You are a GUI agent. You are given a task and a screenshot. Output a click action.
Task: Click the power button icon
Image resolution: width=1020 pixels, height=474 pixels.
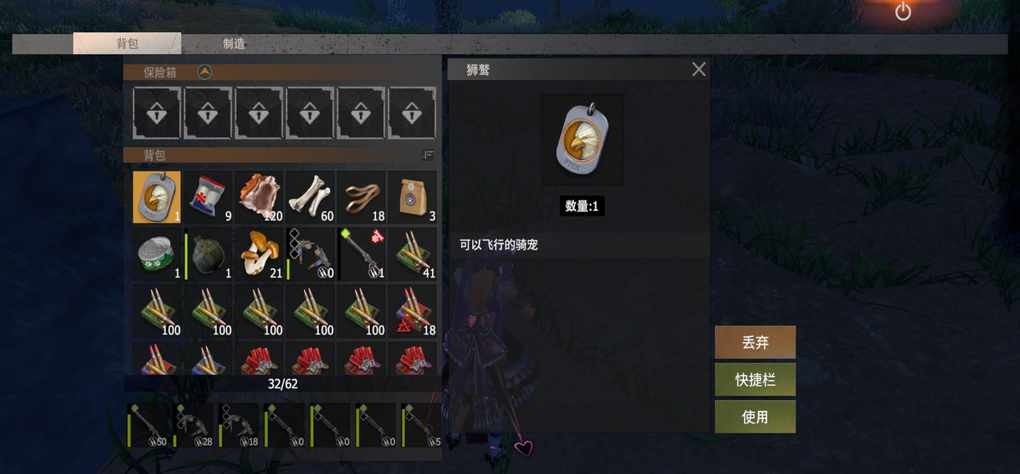(903, 11)
